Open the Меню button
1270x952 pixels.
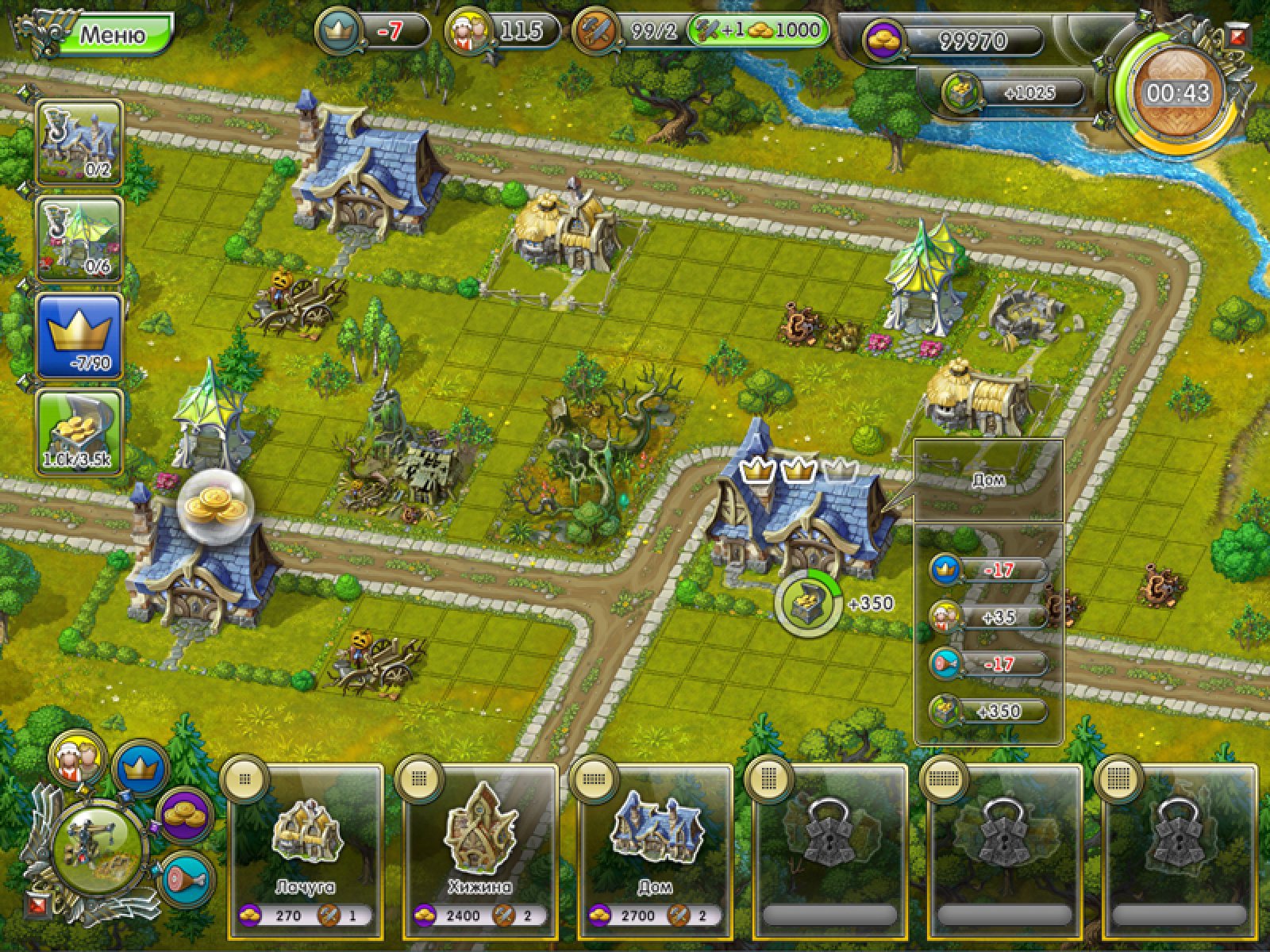click(115, 35)
